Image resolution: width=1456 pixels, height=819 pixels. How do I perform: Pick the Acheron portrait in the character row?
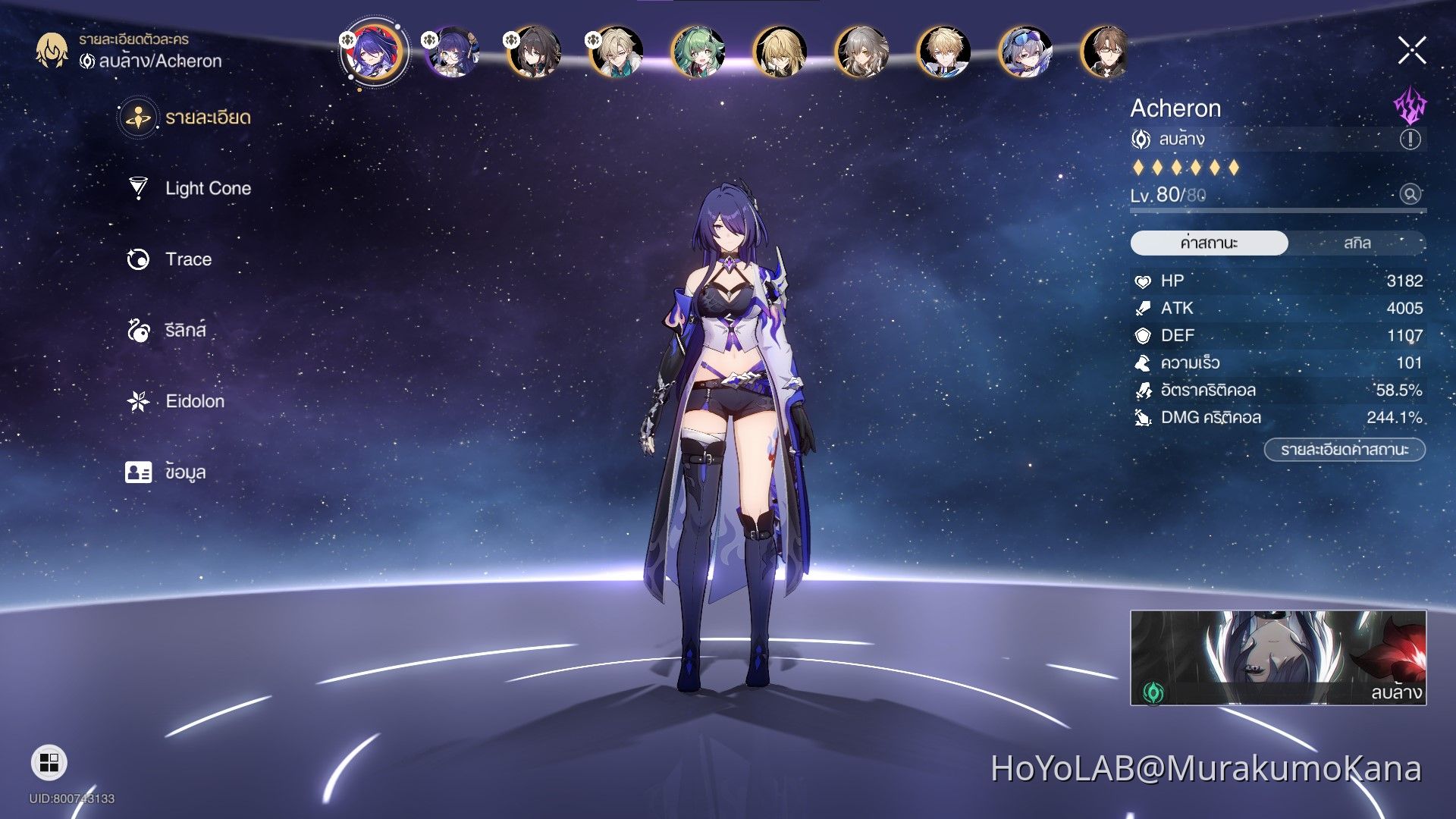point(374,52)
